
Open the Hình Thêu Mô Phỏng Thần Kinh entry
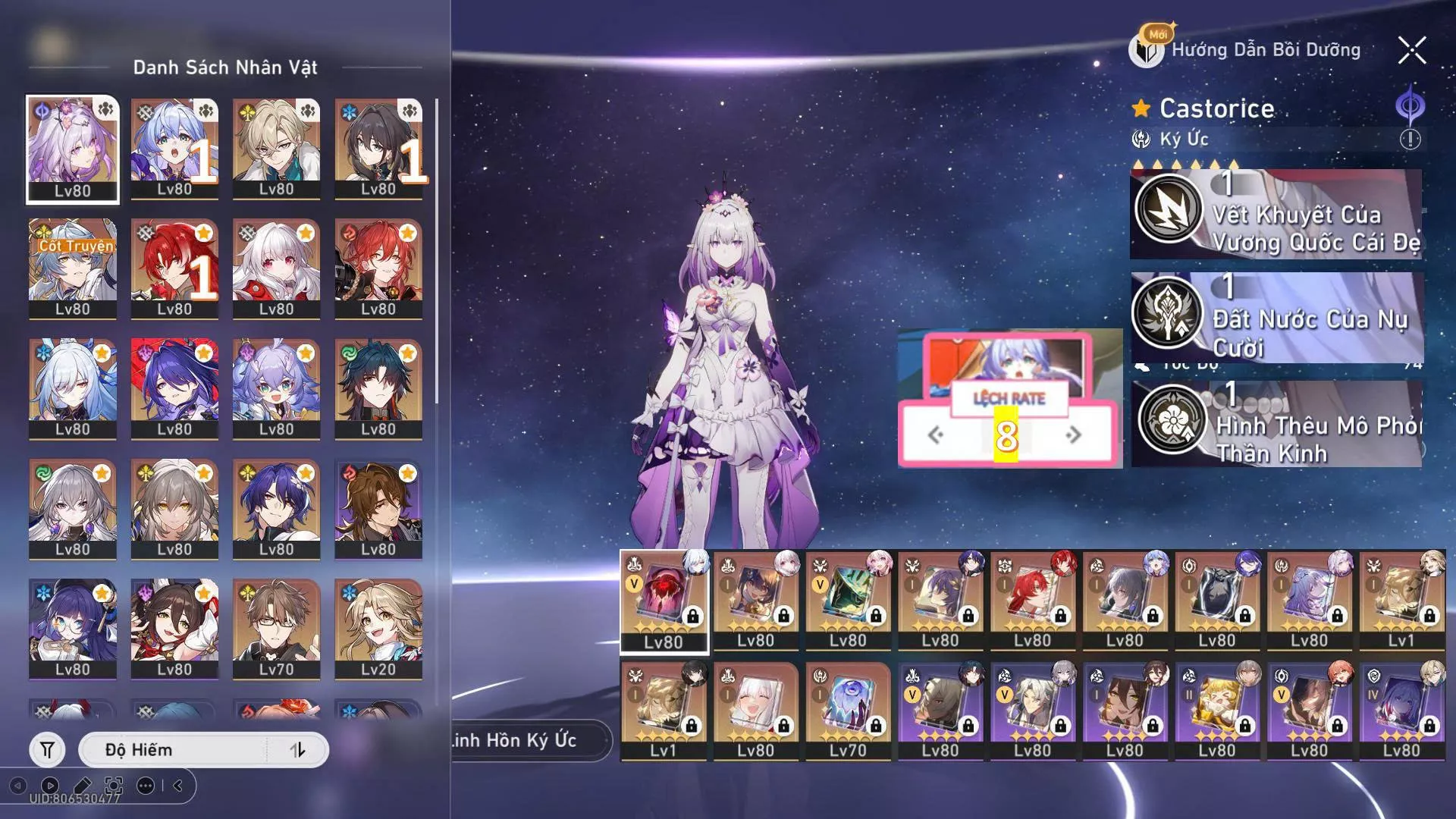(x=1276, y=424)
